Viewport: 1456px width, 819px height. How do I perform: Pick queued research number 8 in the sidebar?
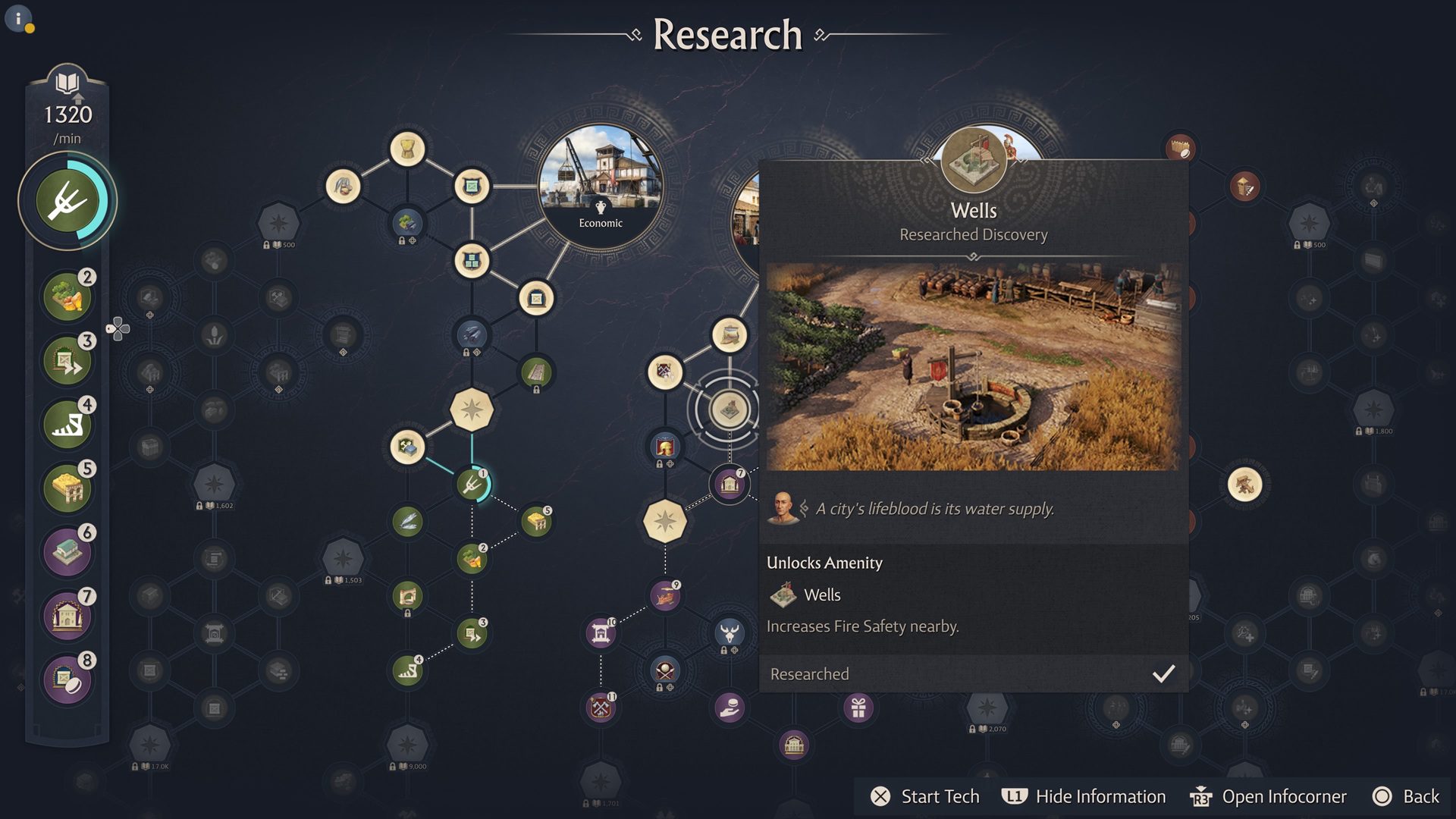67,679
